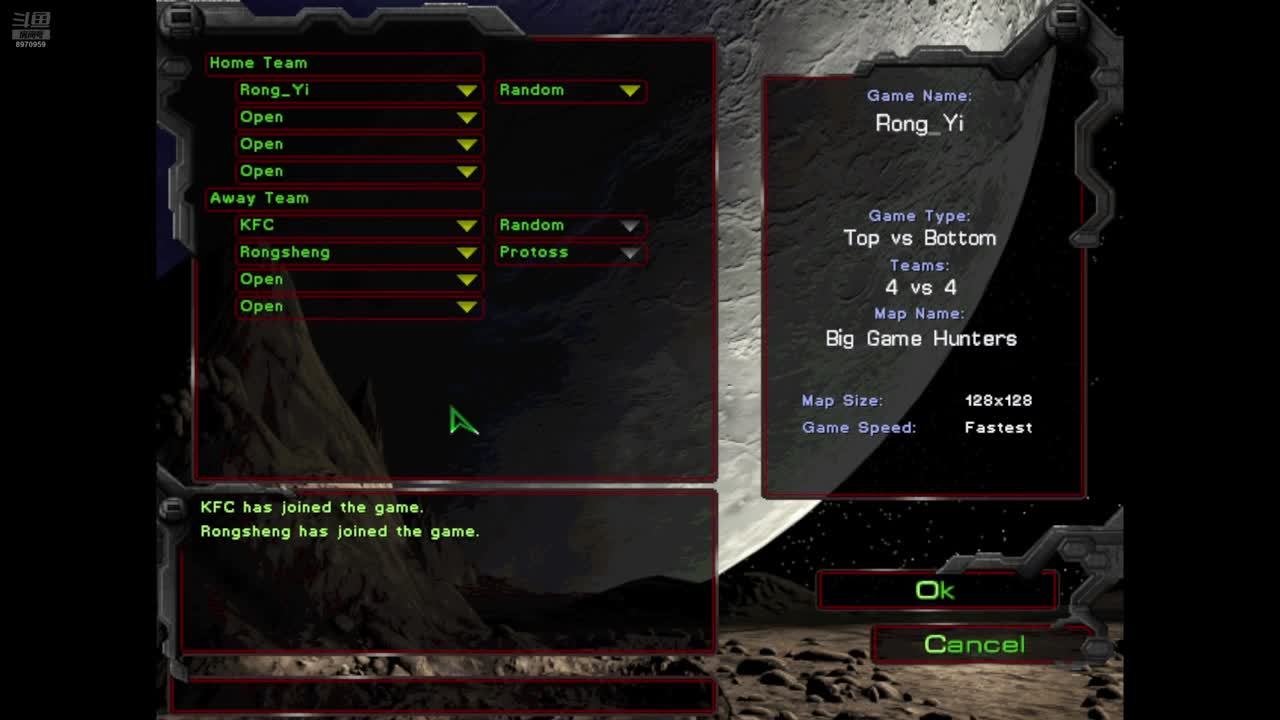The image size is (1280, 720).
Task: Cancel and leave the game lobby
Action: point(975,645)
